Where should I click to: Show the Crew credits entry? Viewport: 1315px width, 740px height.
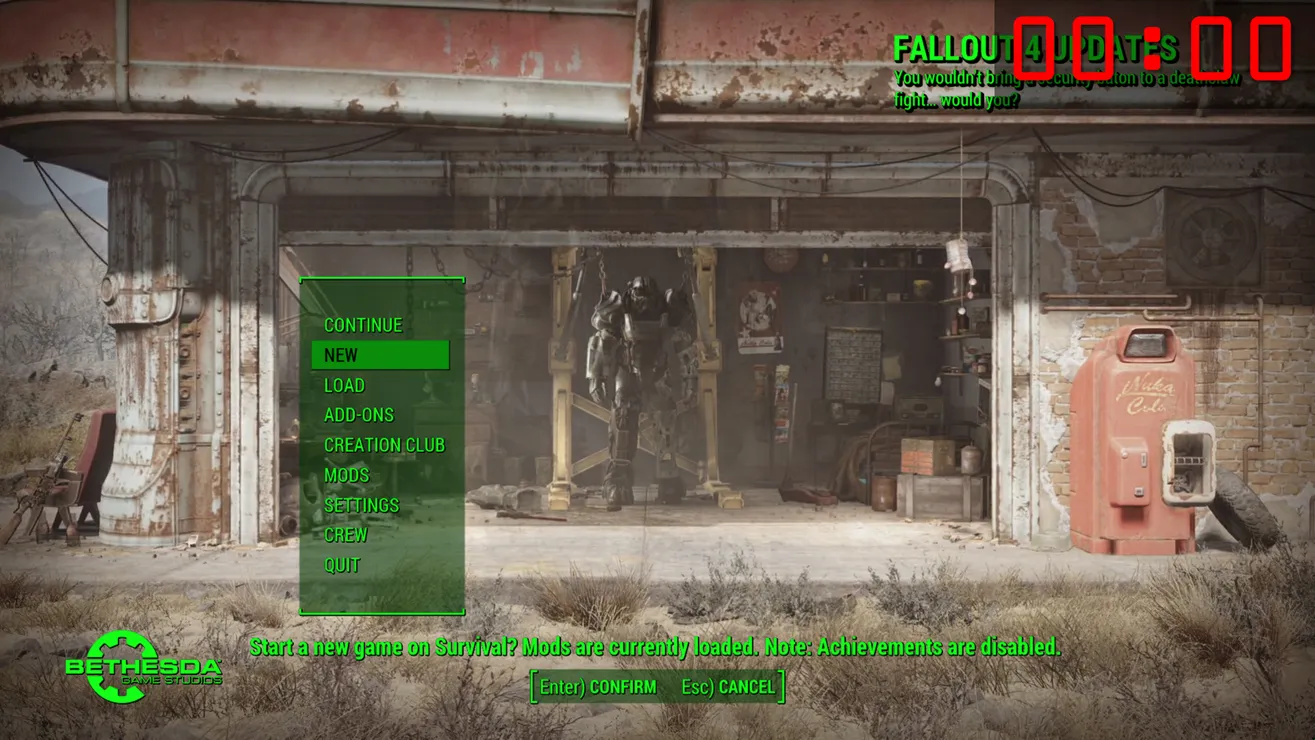click(x=345, y=535)
